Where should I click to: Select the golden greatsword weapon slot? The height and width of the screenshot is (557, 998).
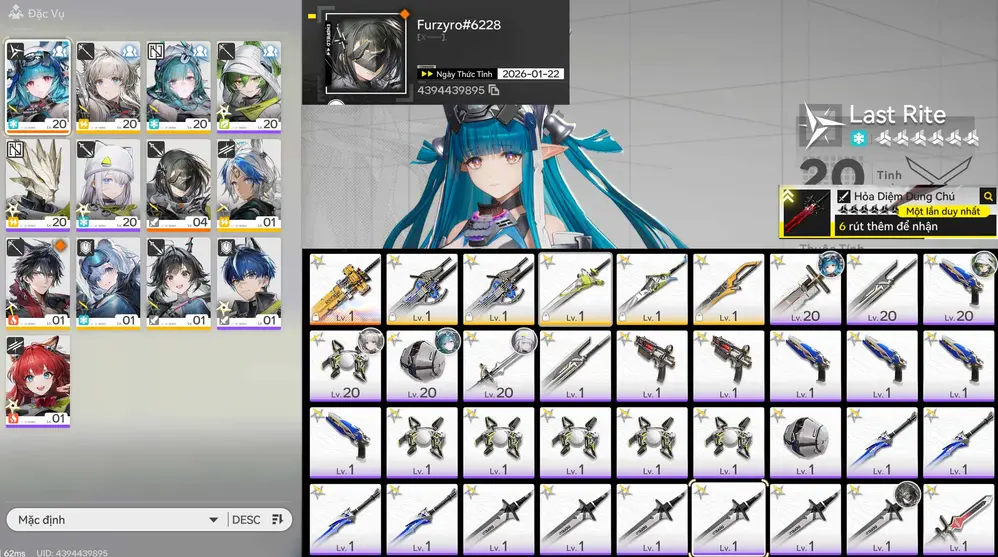345,289
